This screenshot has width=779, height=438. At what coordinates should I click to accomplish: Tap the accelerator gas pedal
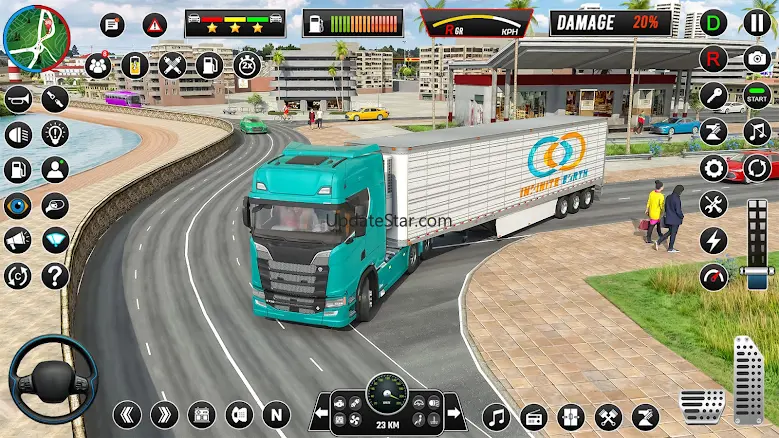point(748,379)
